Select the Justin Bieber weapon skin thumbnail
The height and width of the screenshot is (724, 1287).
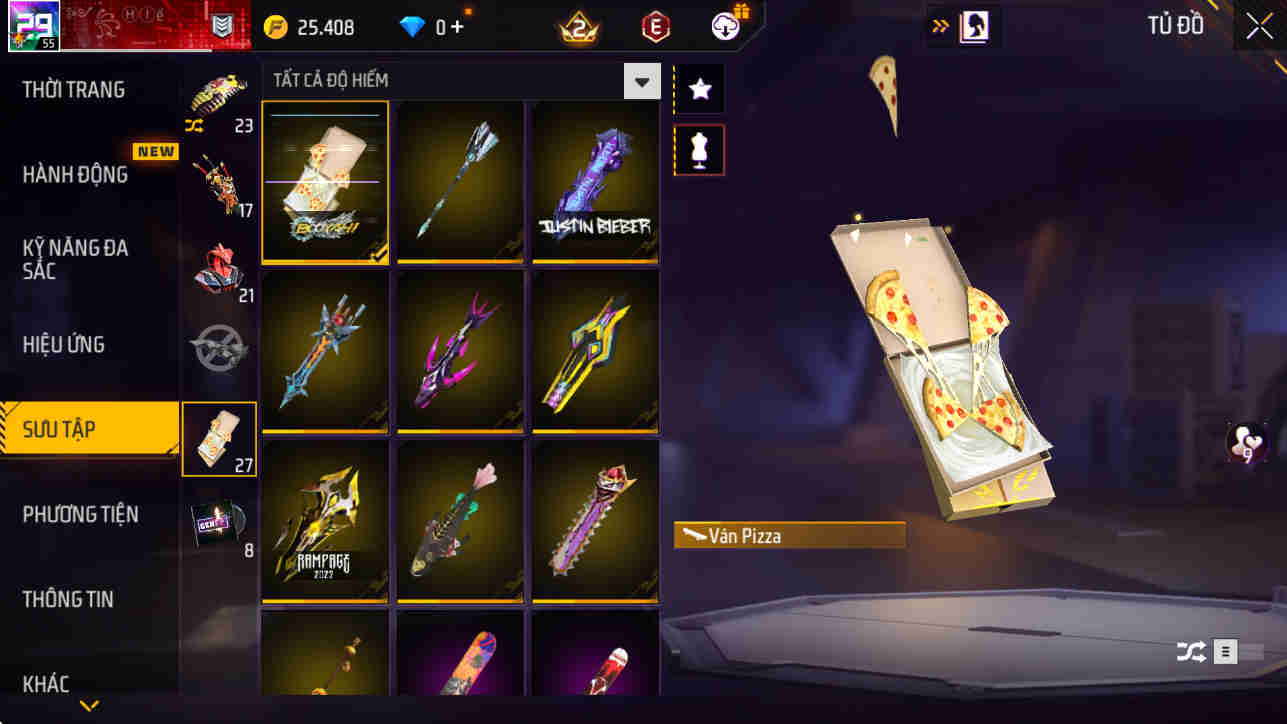pyautogui.click(x=595, y=180)
